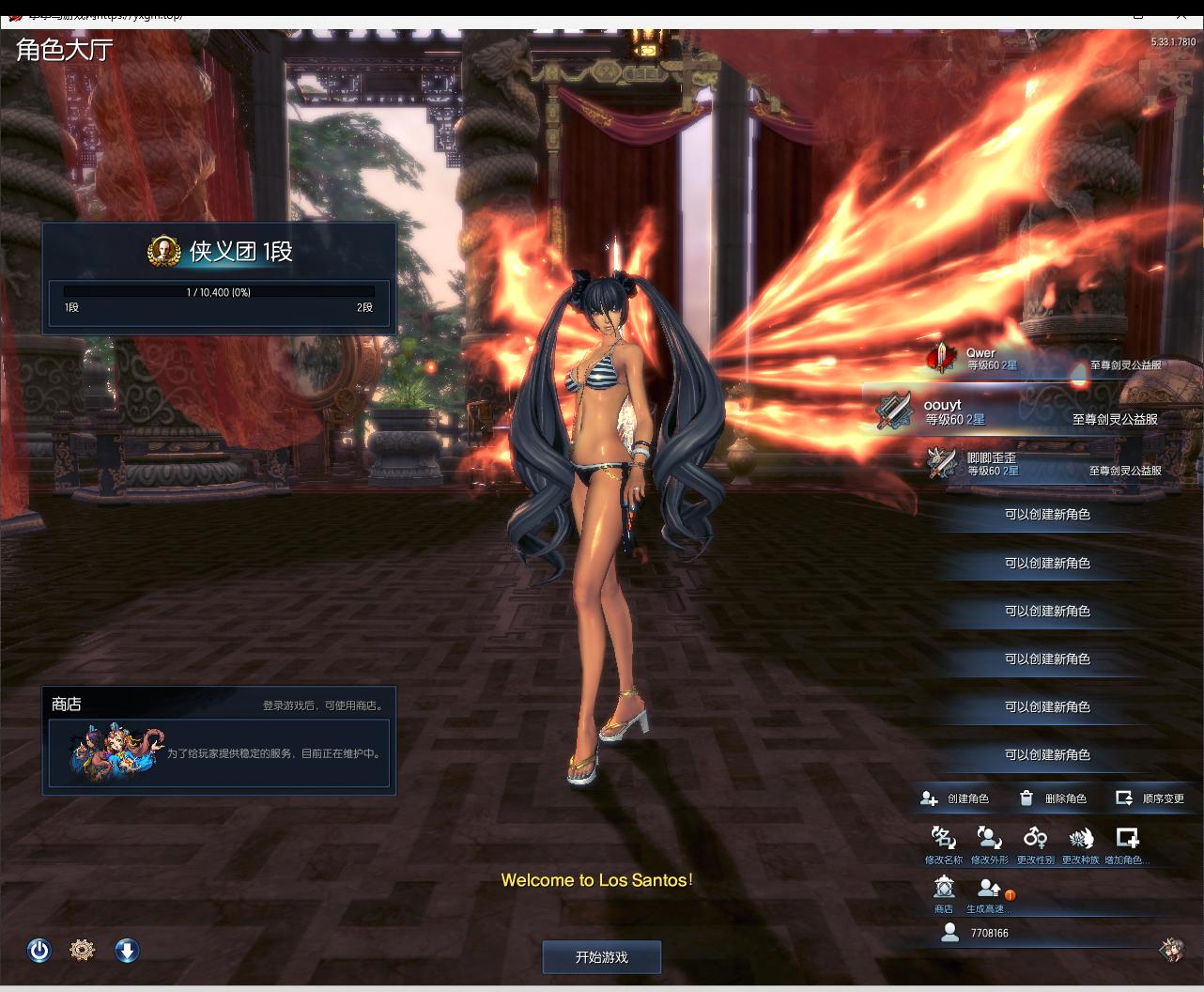Open 创建角色 to create a character
Viewport: 1204px width, 992px height.
(955, 798)
